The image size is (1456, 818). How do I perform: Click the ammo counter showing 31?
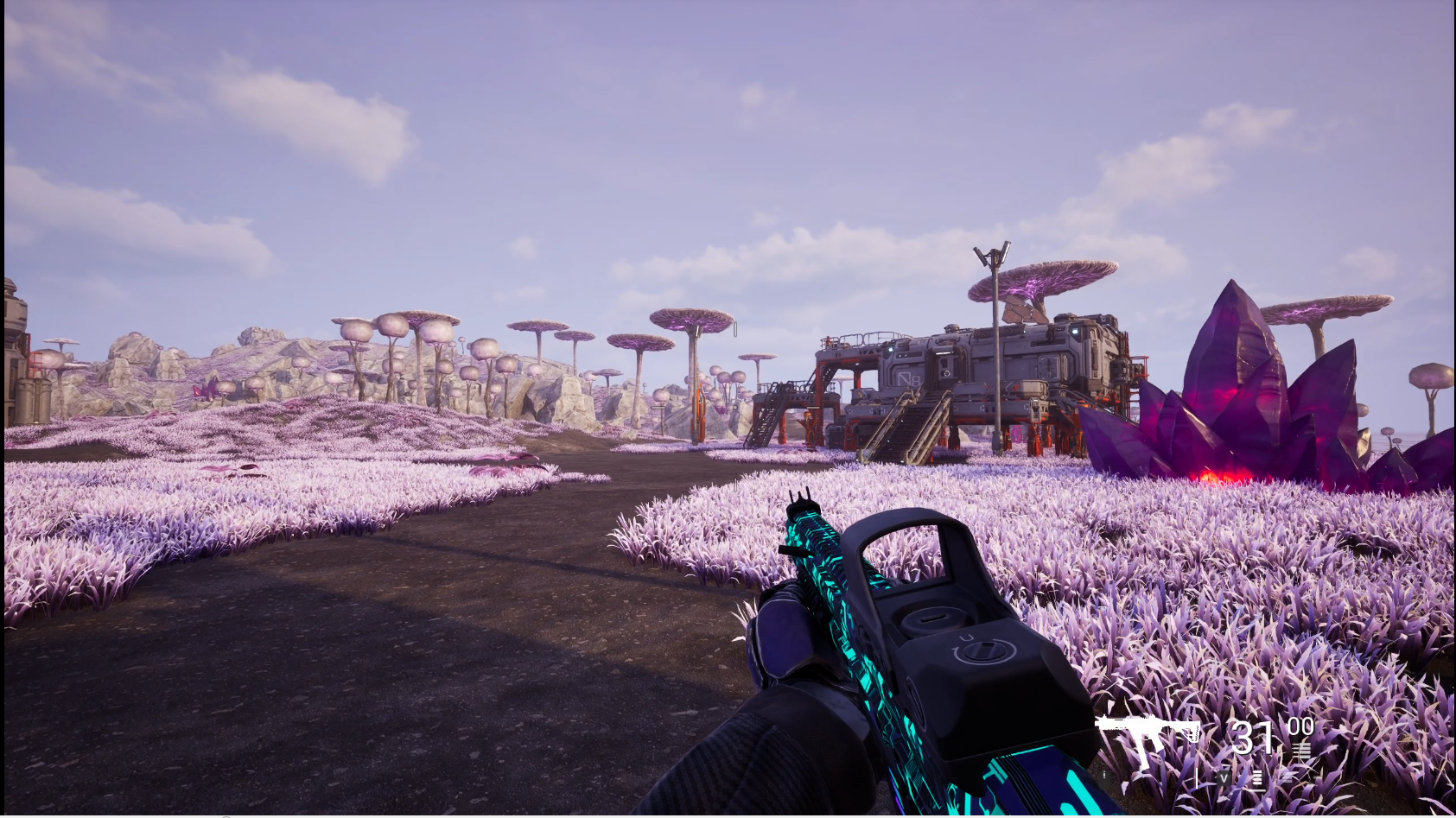coord(1253,738)
